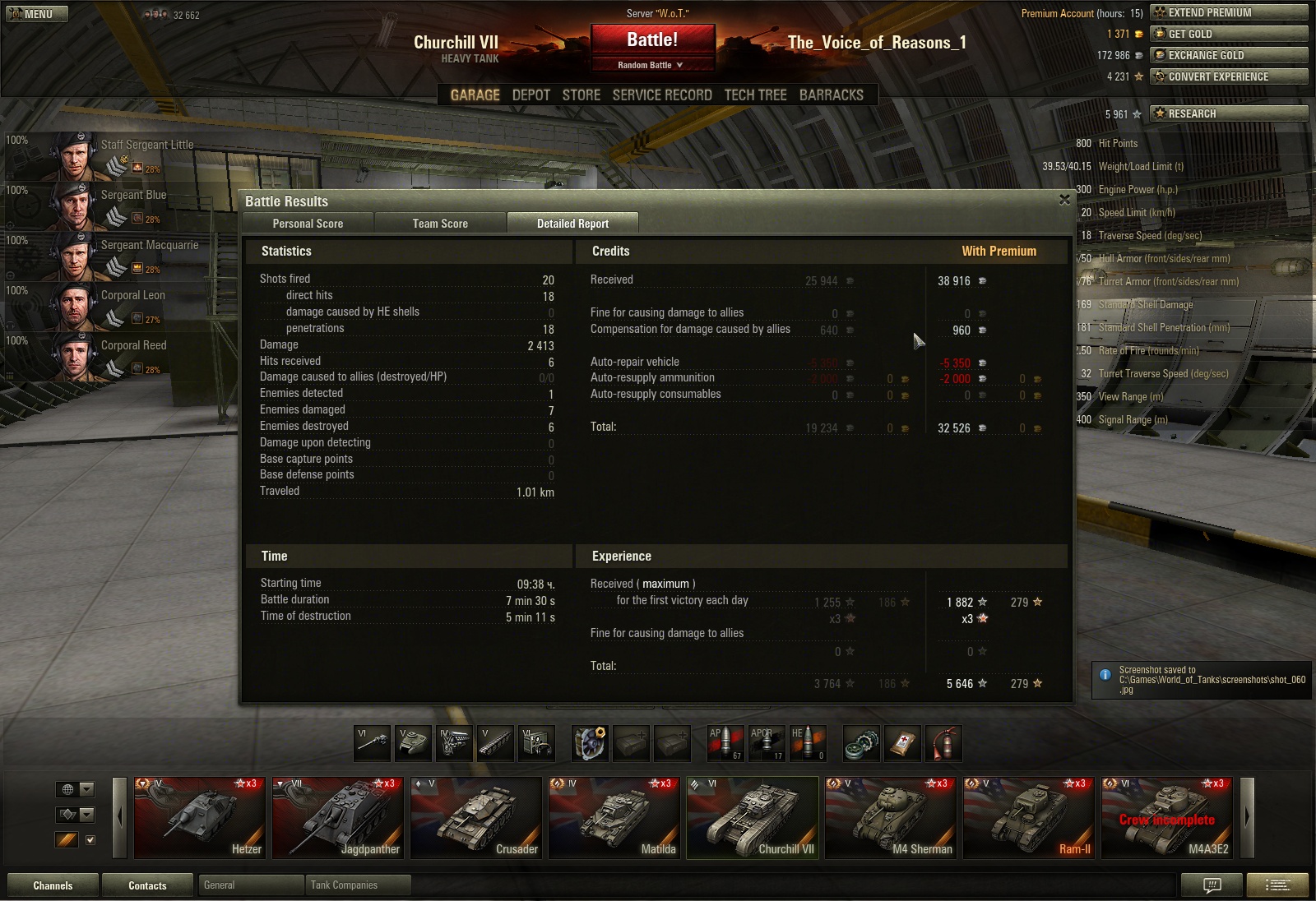This screenshot has width=1316, height=901.
Task: Open the STORE section
Action: pyautogui.click(x=581, y=95)
